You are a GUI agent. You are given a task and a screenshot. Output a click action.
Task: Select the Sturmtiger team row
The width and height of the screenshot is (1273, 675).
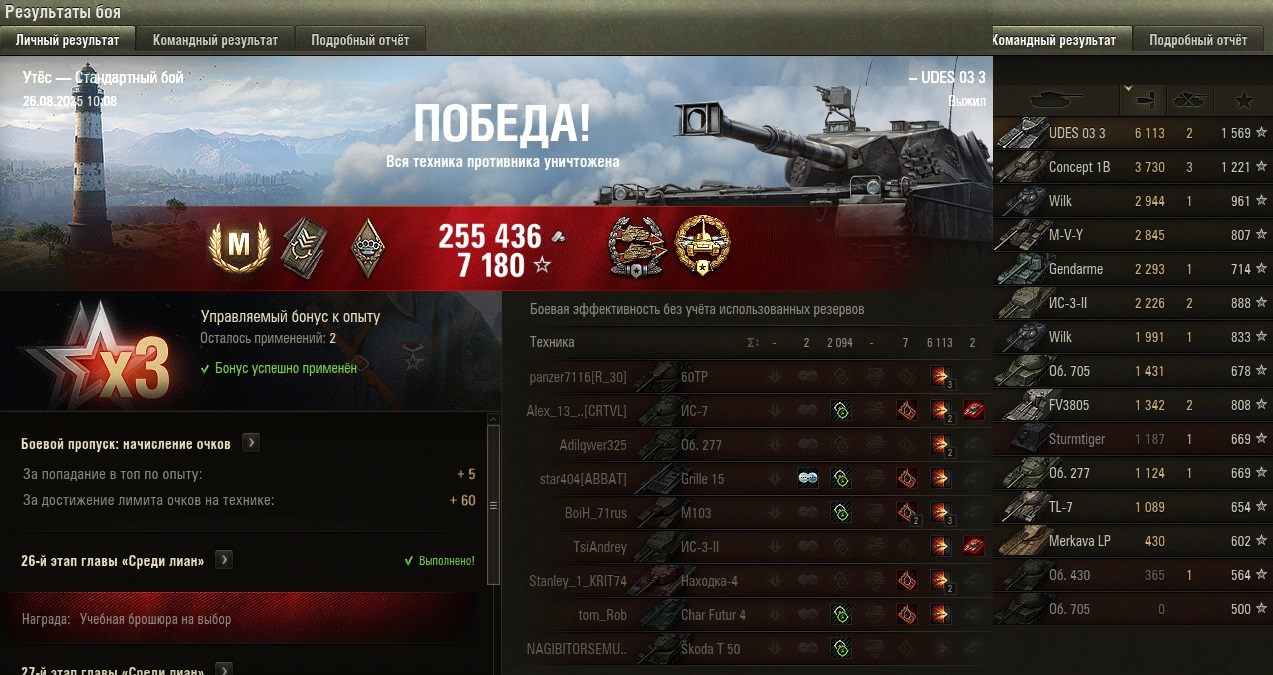(1130, 439)
